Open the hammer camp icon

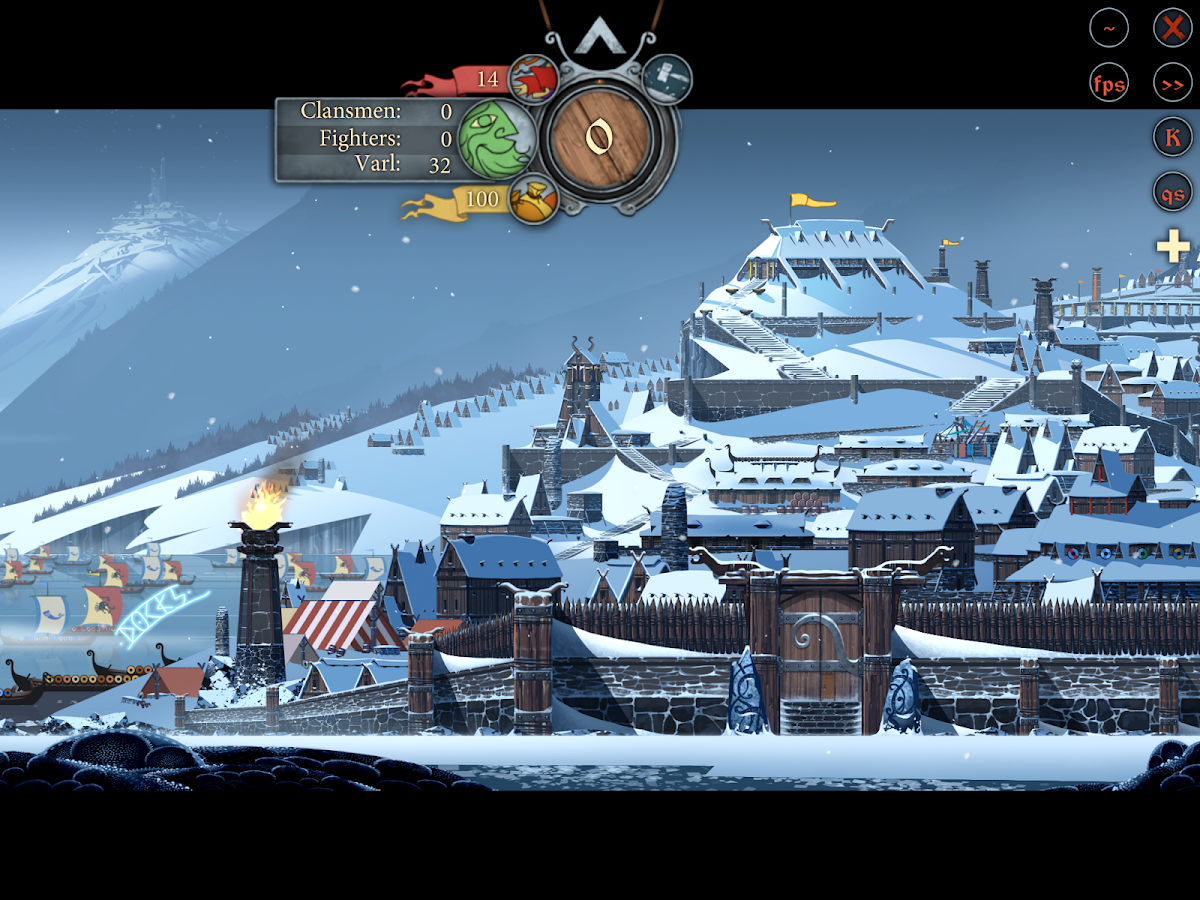[x=666, y=79]
